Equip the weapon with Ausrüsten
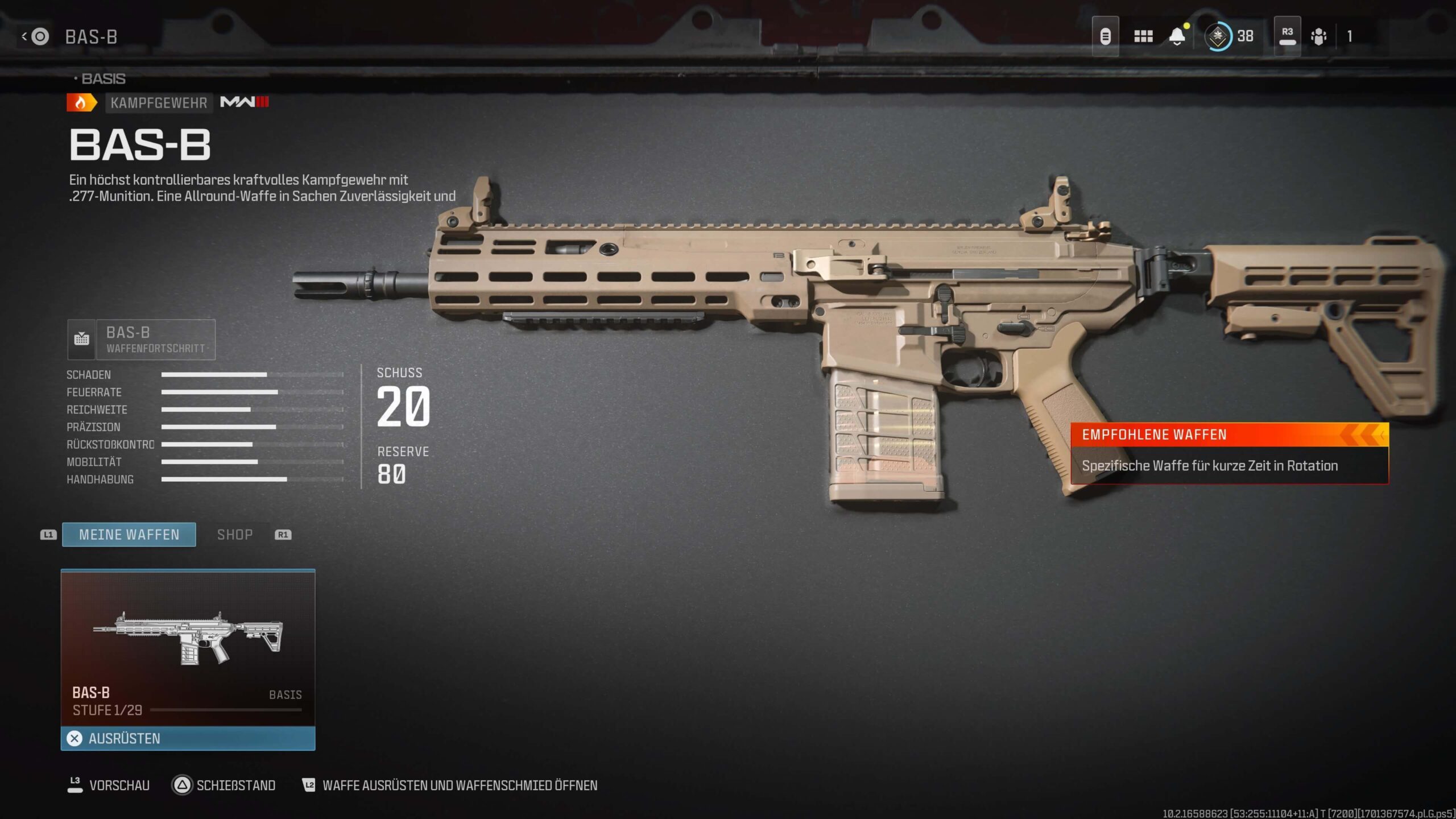 point(188,738)
